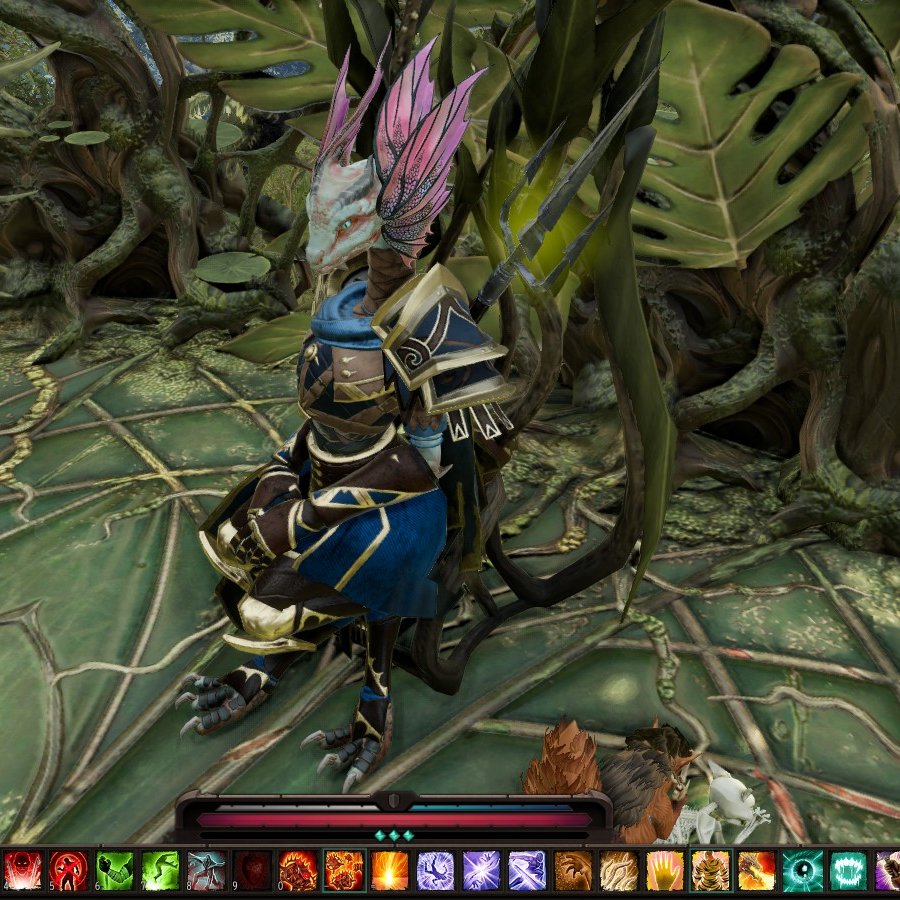Use the teal glowing eye skill
Image resolution: width=900 pixels, height=900 pixels.
[x=803, y=871]
